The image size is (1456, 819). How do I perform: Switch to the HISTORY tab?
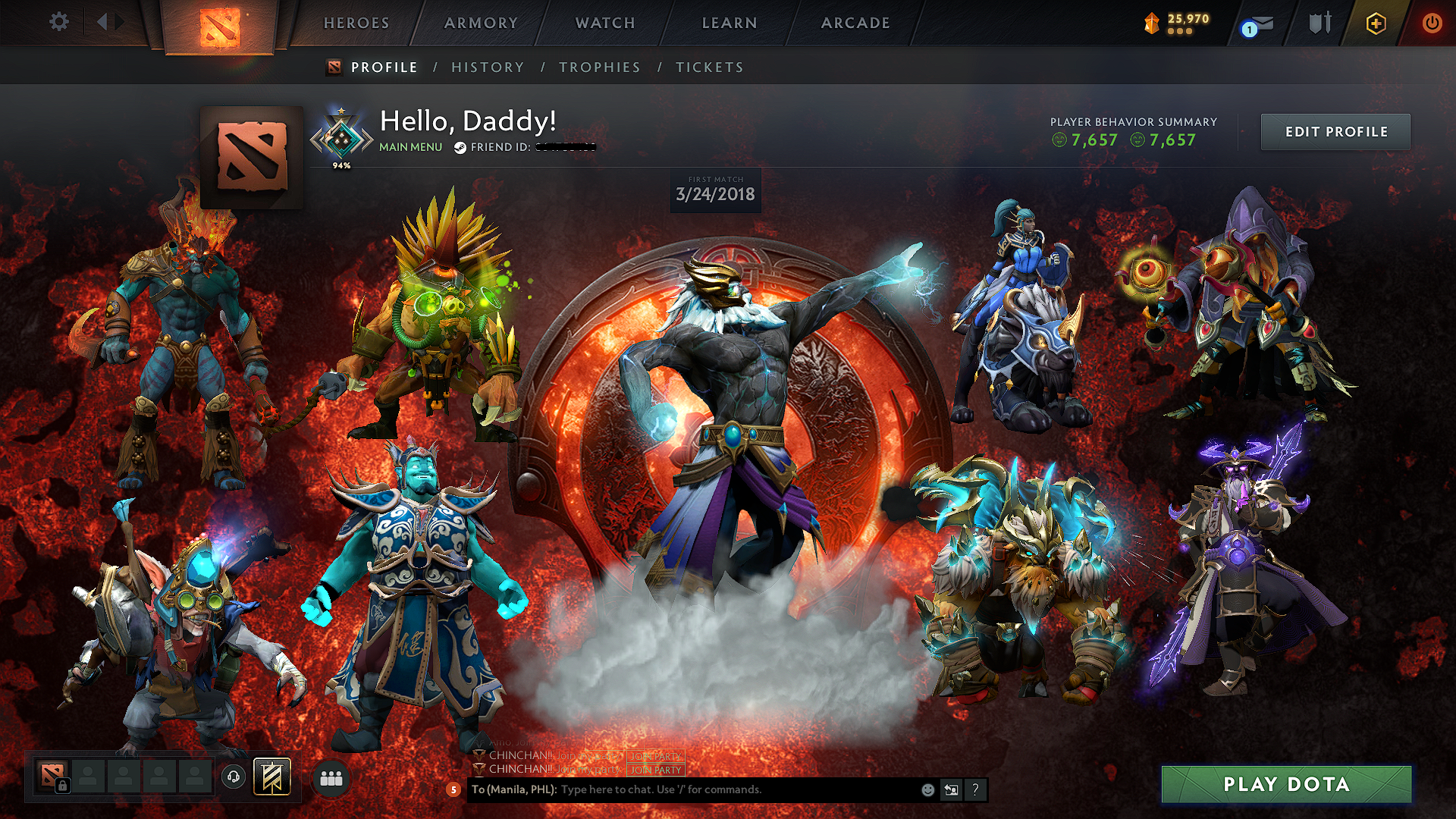point(486,67)
